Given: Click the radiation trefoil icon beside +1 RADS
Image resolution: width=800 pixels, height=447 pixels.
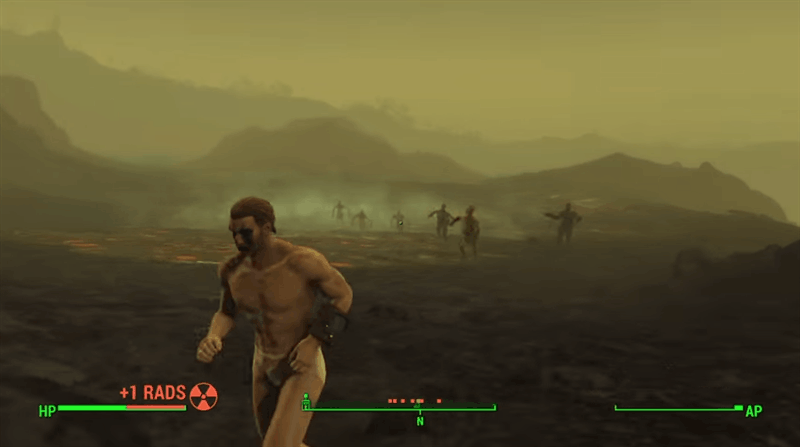Looking at the screenshot, I should (203, 395).
